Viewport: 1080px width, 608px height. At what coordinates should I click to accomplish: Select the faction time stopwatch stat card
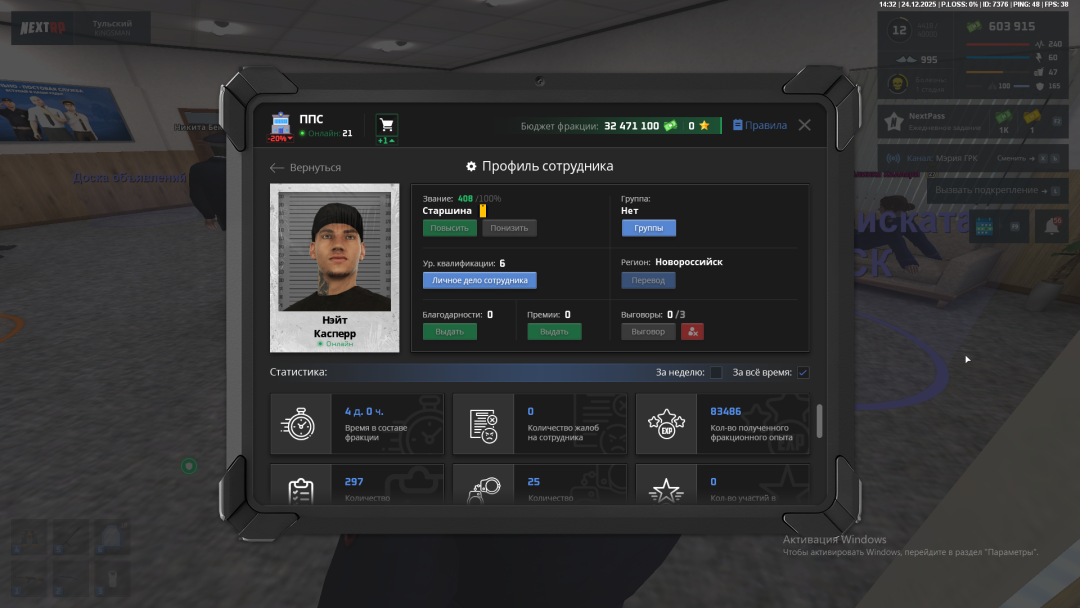tap(357, 424)
